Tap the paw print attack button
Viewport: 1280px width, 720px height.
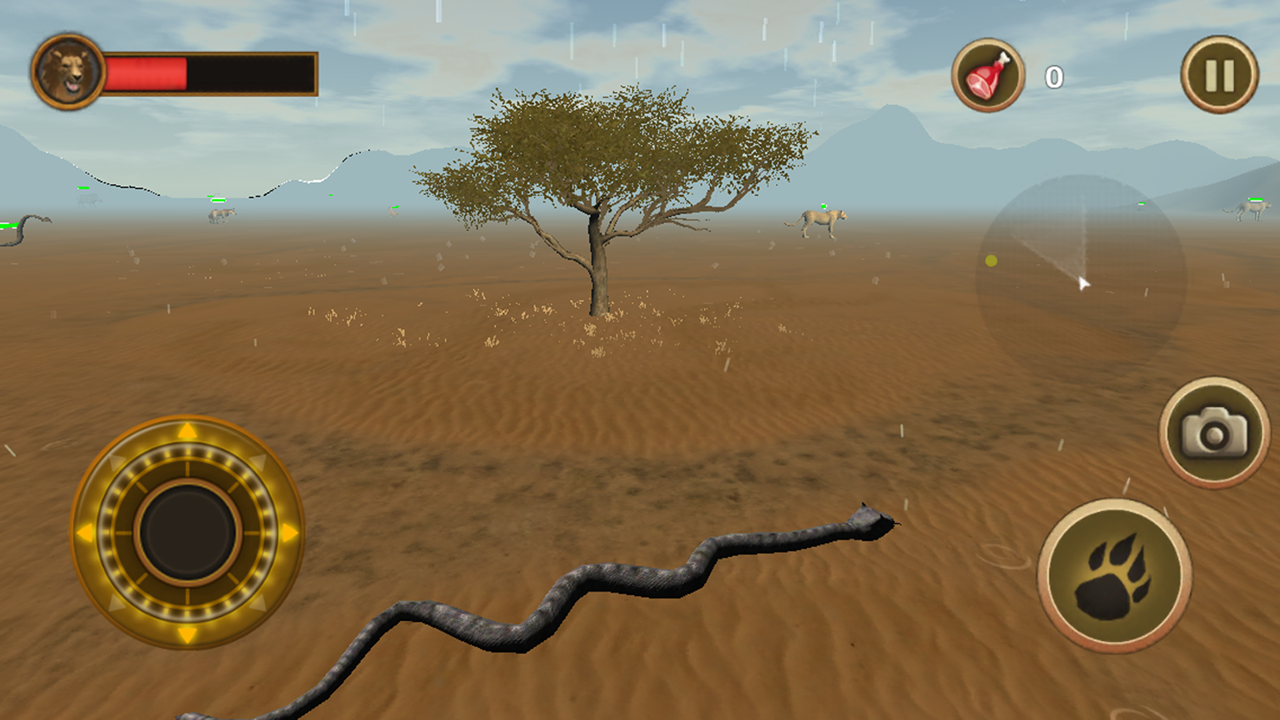[1114, 575]
